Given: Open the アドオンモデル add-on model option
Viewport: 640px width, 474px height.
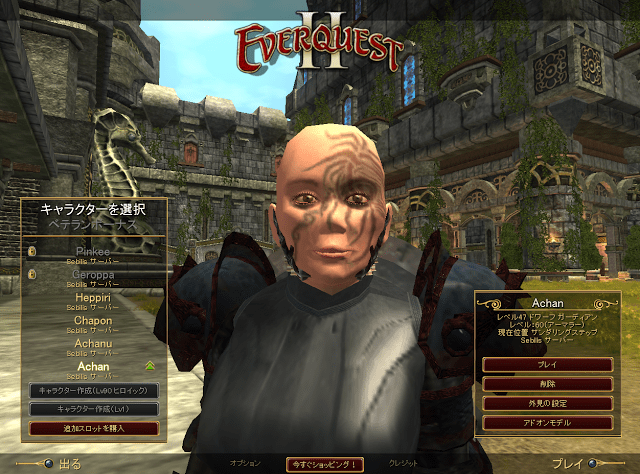Looking at the screenshot, I should (x=547, y=423).
